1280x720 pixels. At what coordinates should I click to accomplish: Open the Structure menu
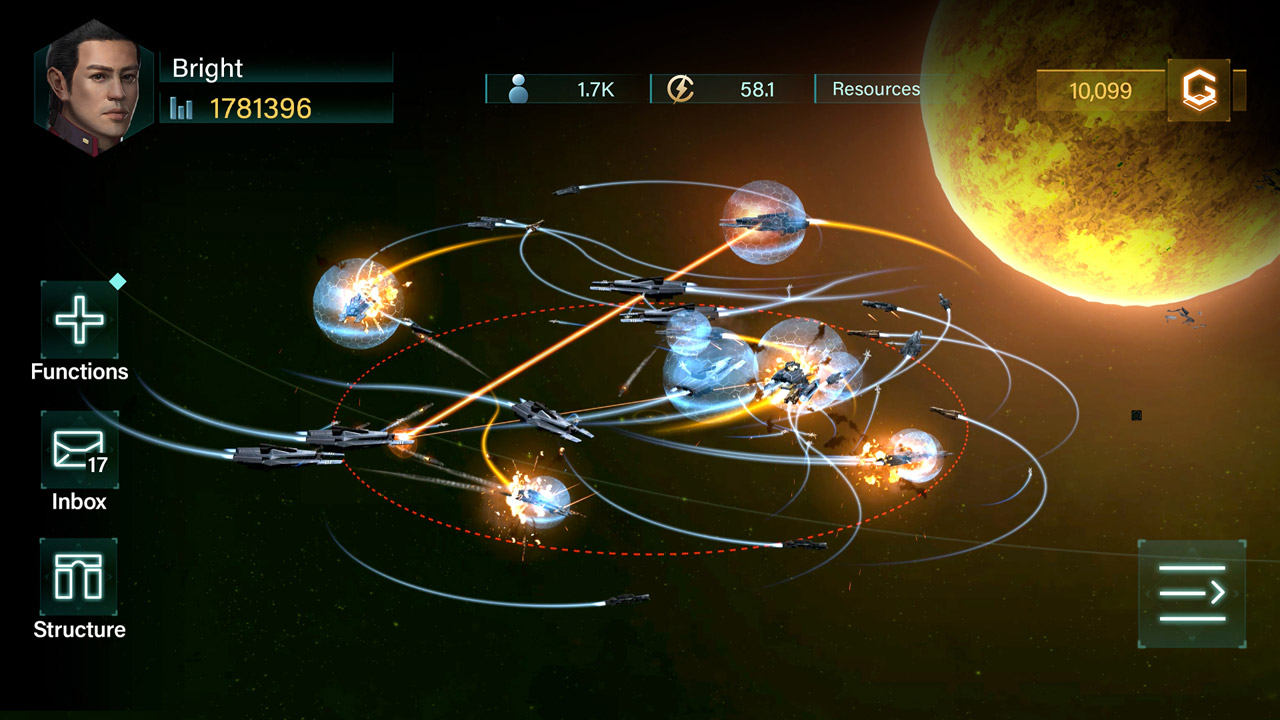[x=79, y=577]
